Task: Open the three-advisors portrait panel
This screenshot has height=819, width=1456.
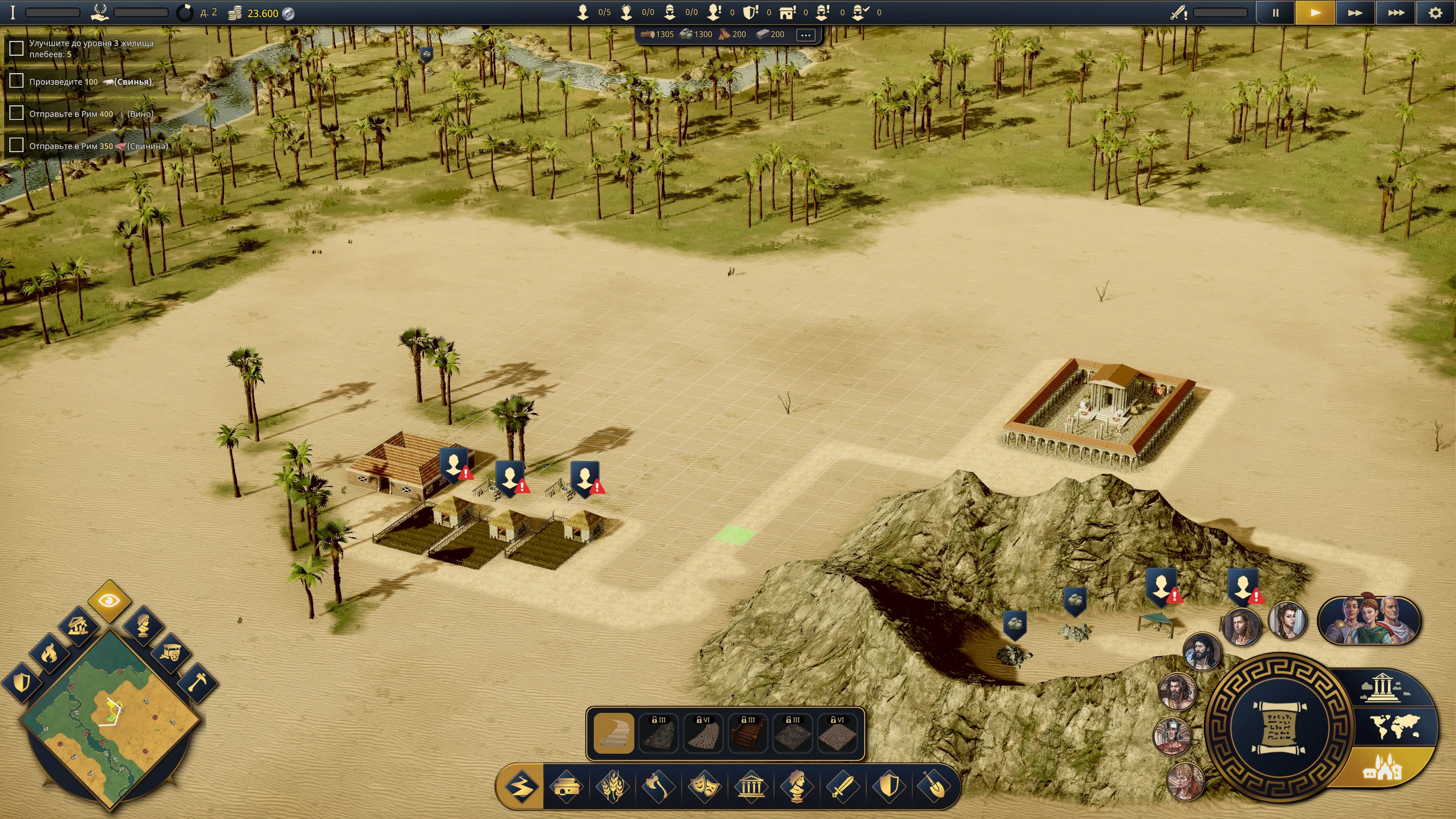Action: [1368, 621]
